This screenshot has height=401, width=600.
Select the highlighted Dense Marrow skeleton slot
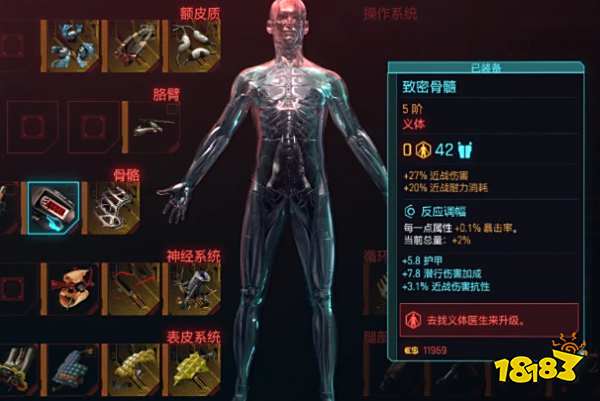tap(53, 205)
